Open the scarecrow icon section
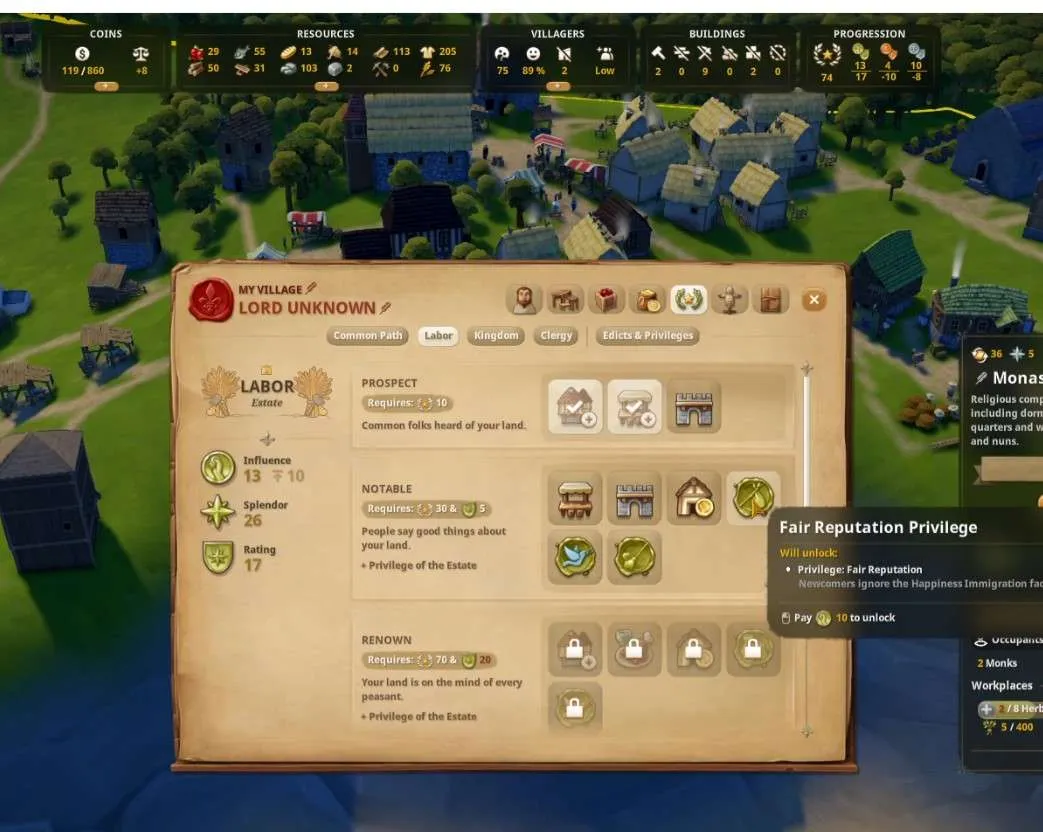Image resolution: width=1043 pixels, height=832 pixels. point(729,299)
